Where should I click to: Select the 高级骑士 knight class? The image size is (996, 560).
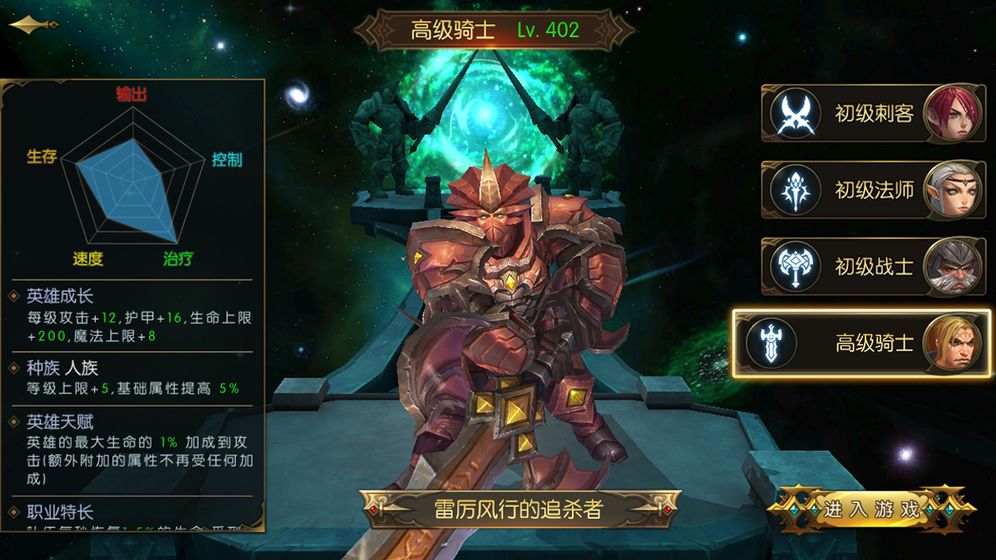tap(862, 343)
